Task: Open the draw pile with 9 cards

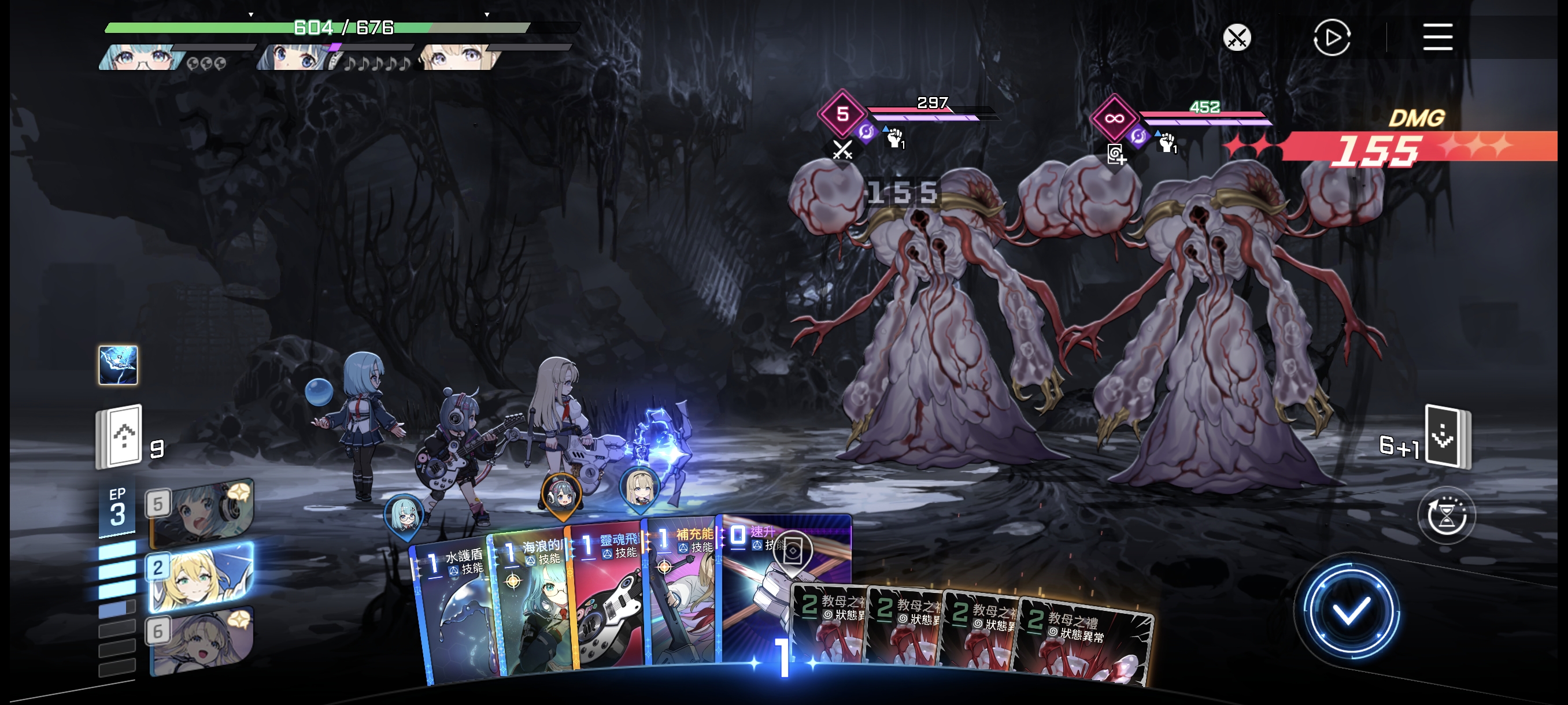Action: pyautogui.click(x=120, y=436)
